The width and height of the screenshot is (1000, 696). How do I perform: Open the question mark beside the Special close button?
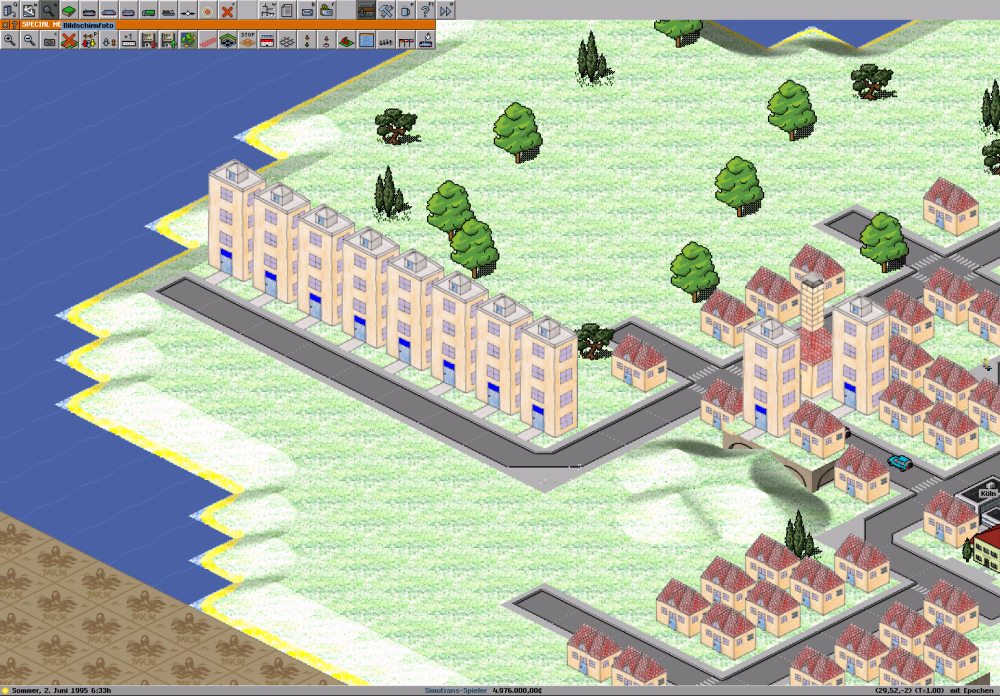pos(15,24)
